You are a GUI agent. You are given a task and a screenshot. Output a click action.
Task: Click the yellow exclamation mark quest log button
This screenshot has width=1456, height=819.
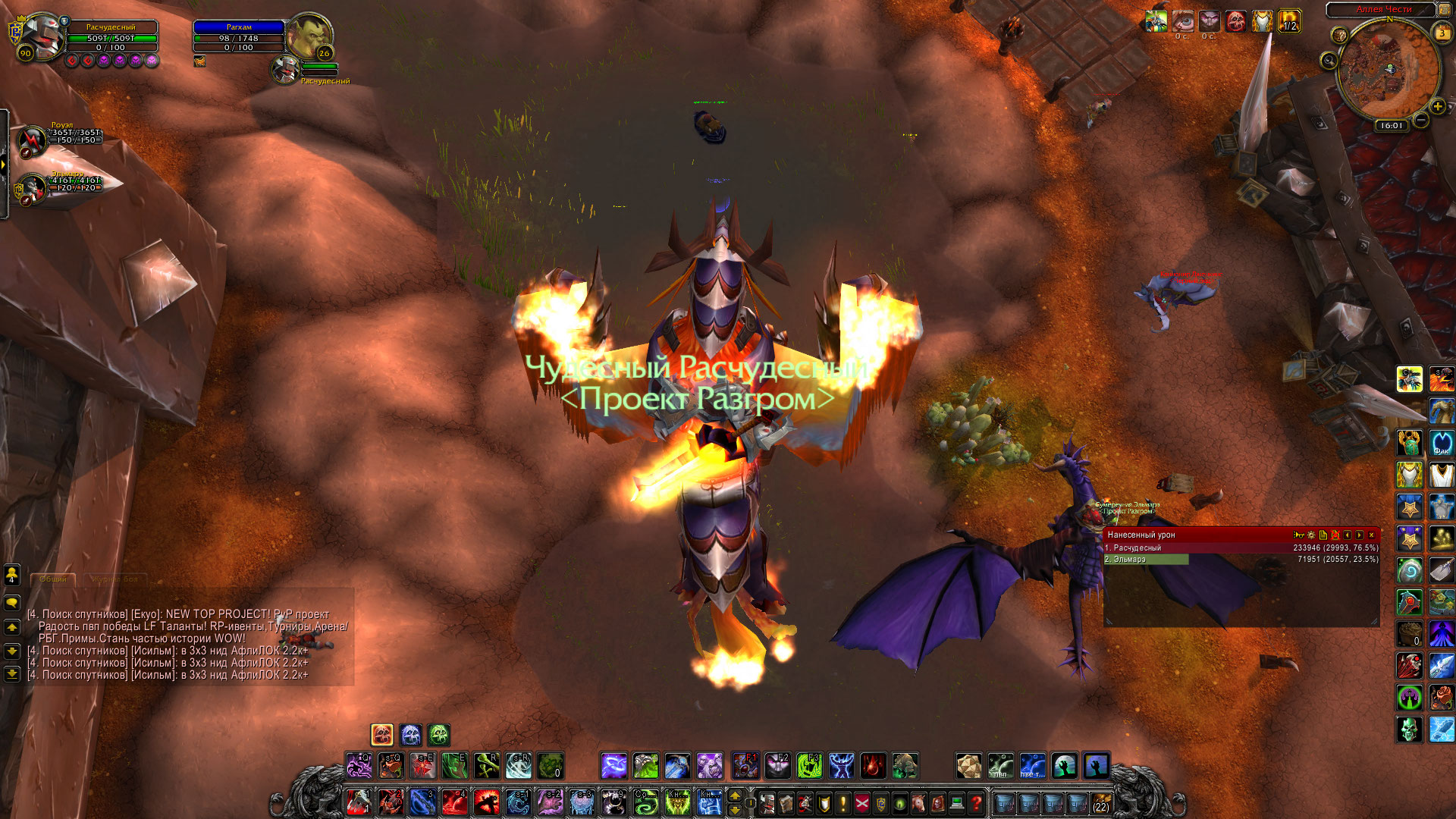pyautogui.click(x=843, y=802)
